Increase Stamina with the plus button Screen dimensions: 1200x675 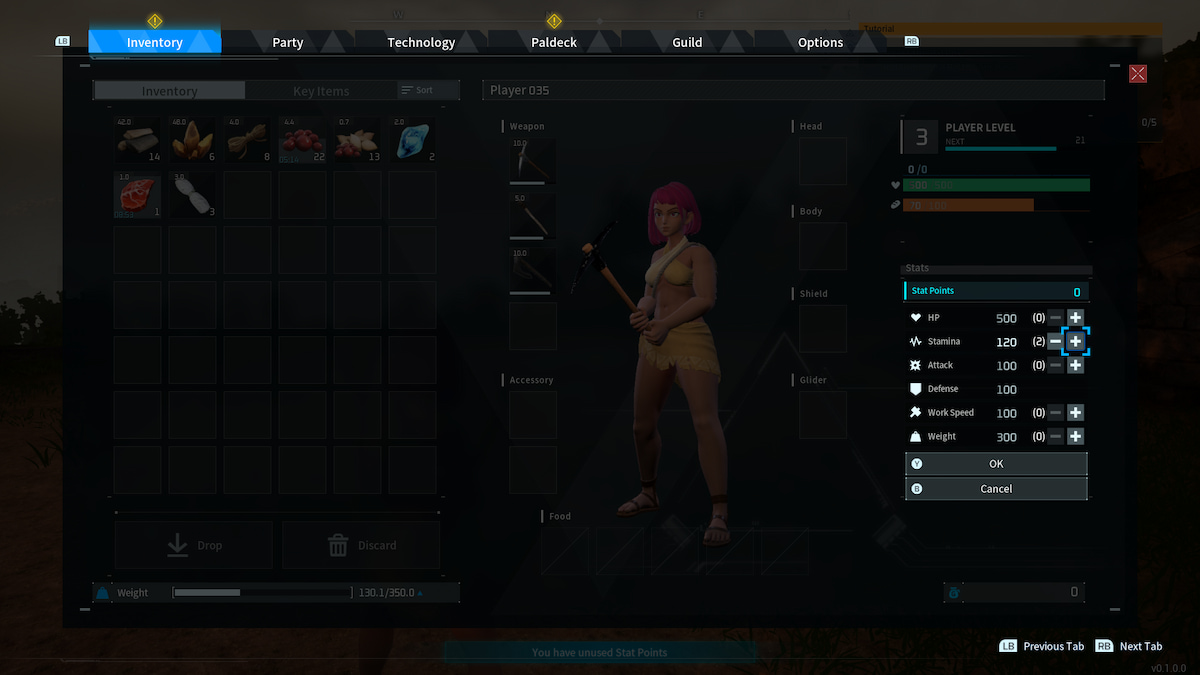1075,341
